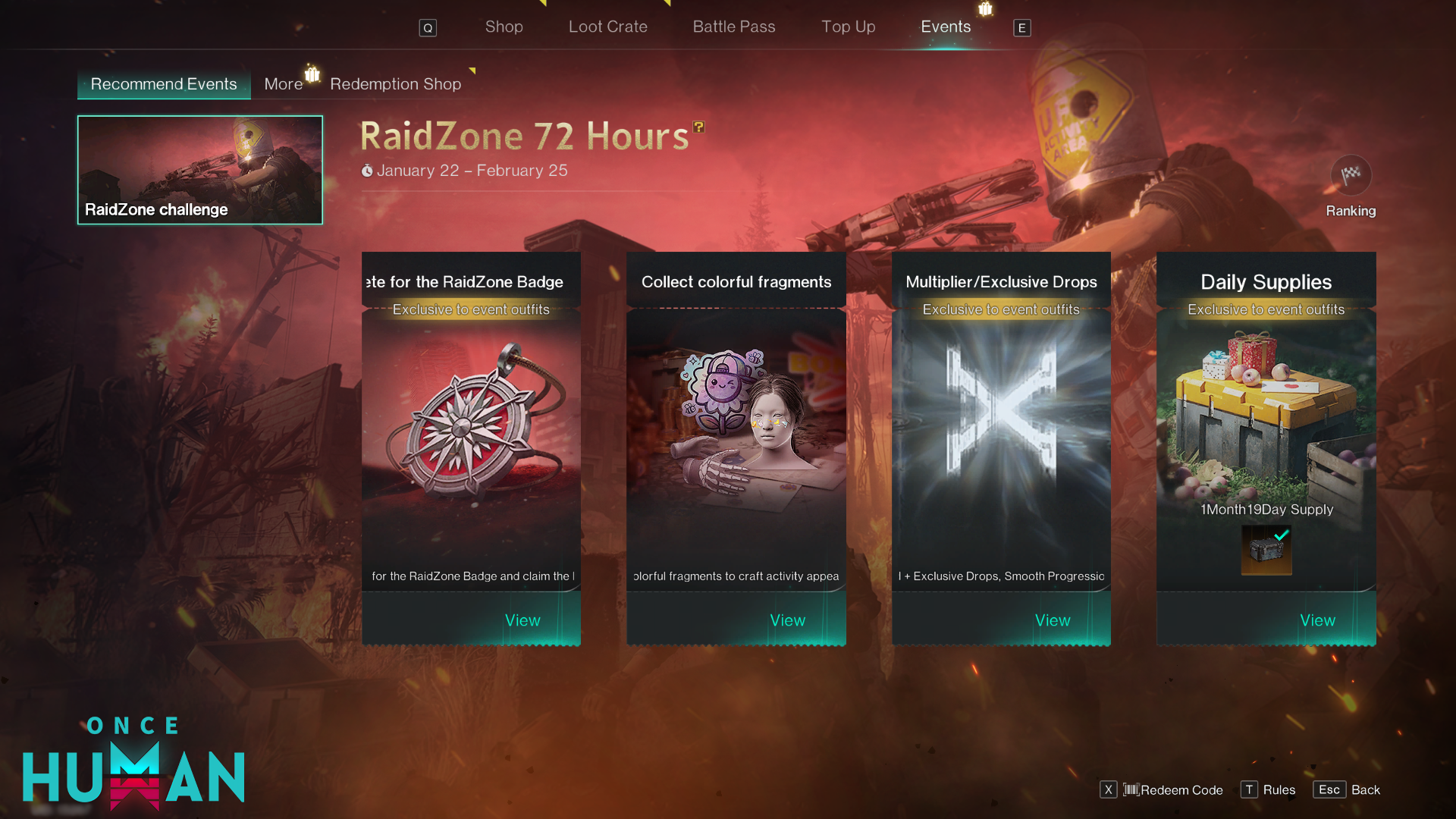Select the RaidZone challenge thumbnail
Image resolution: width=1456 pixels, height=819 pixels.
click(x=200, y=170)
